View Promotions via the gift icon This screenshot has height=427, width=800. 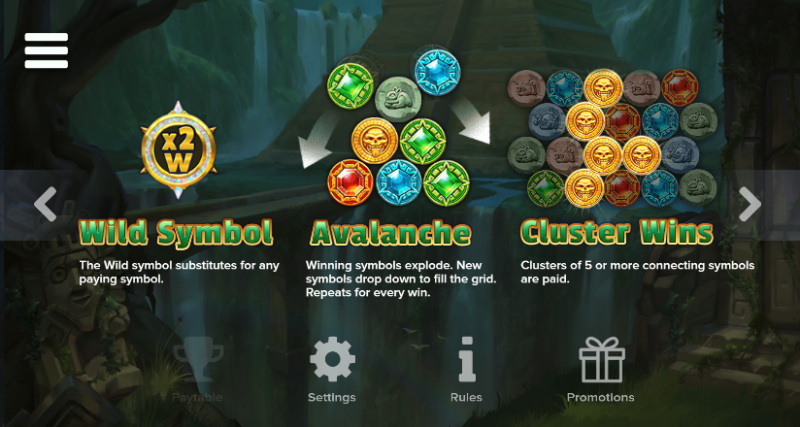coord(601,368)
